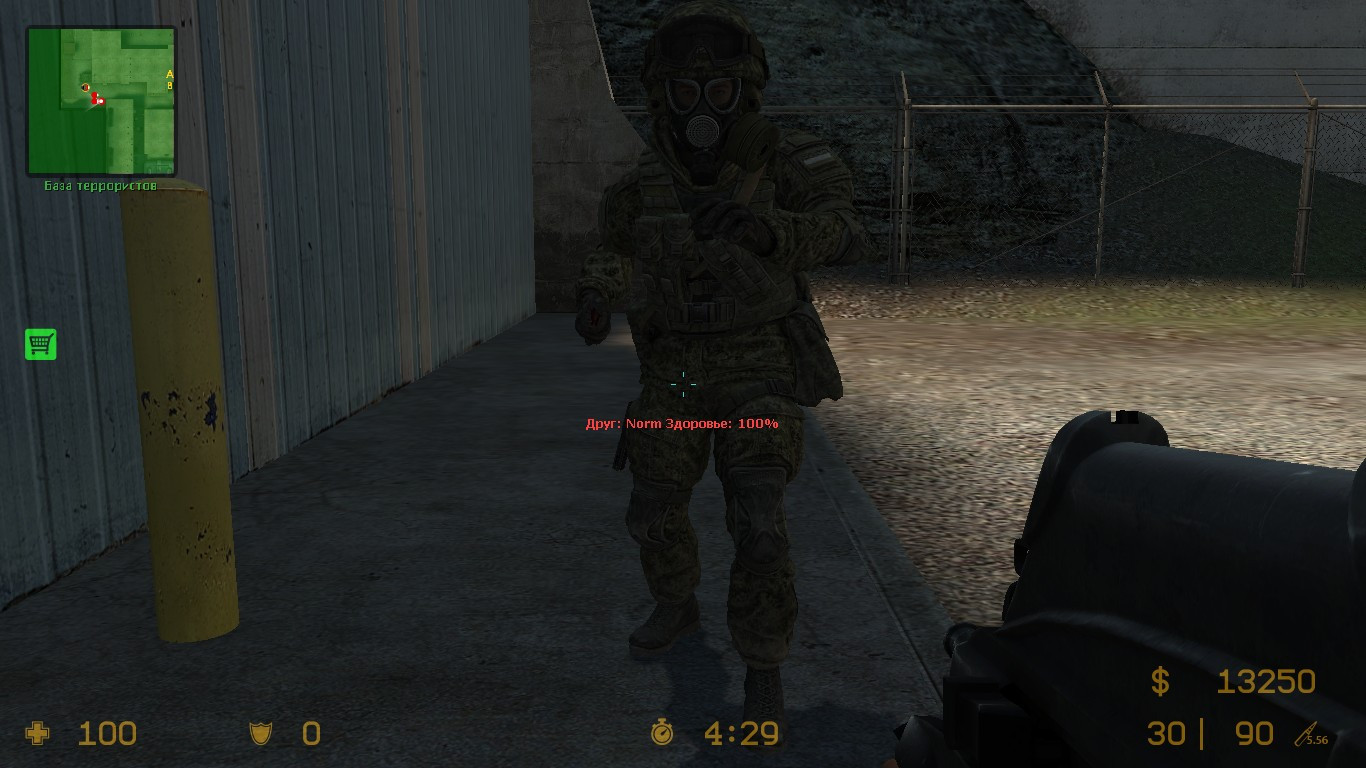
Task: Click the health value 100
Action: 110,734
